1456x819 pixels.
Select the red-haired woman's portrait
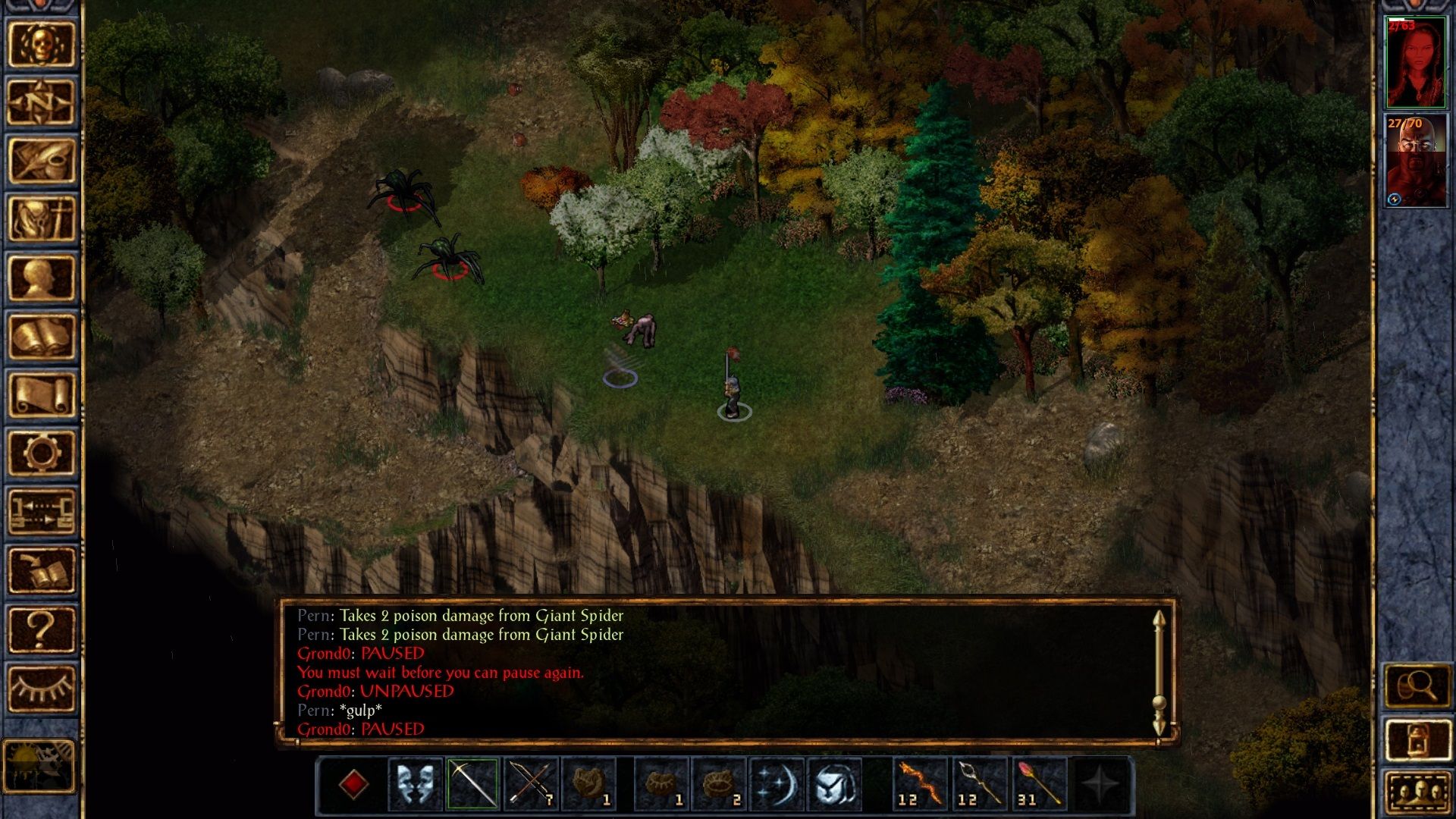(x=1416, y=63)
